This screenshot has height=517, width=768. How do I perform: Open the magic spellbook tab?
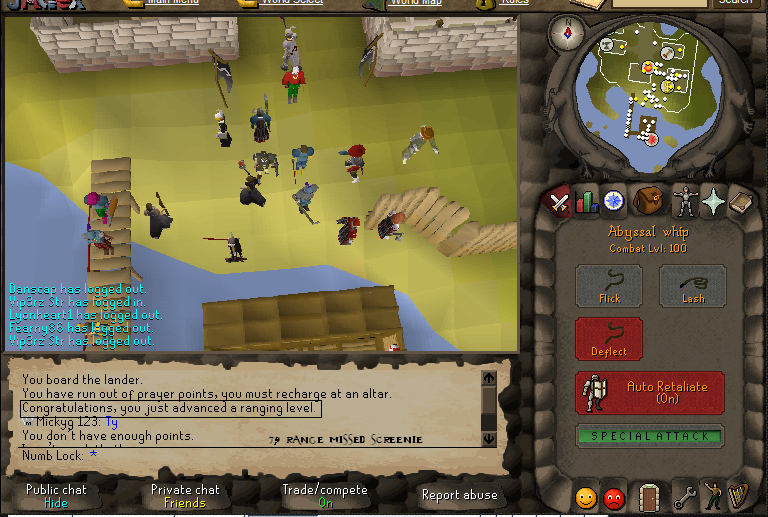741,203
